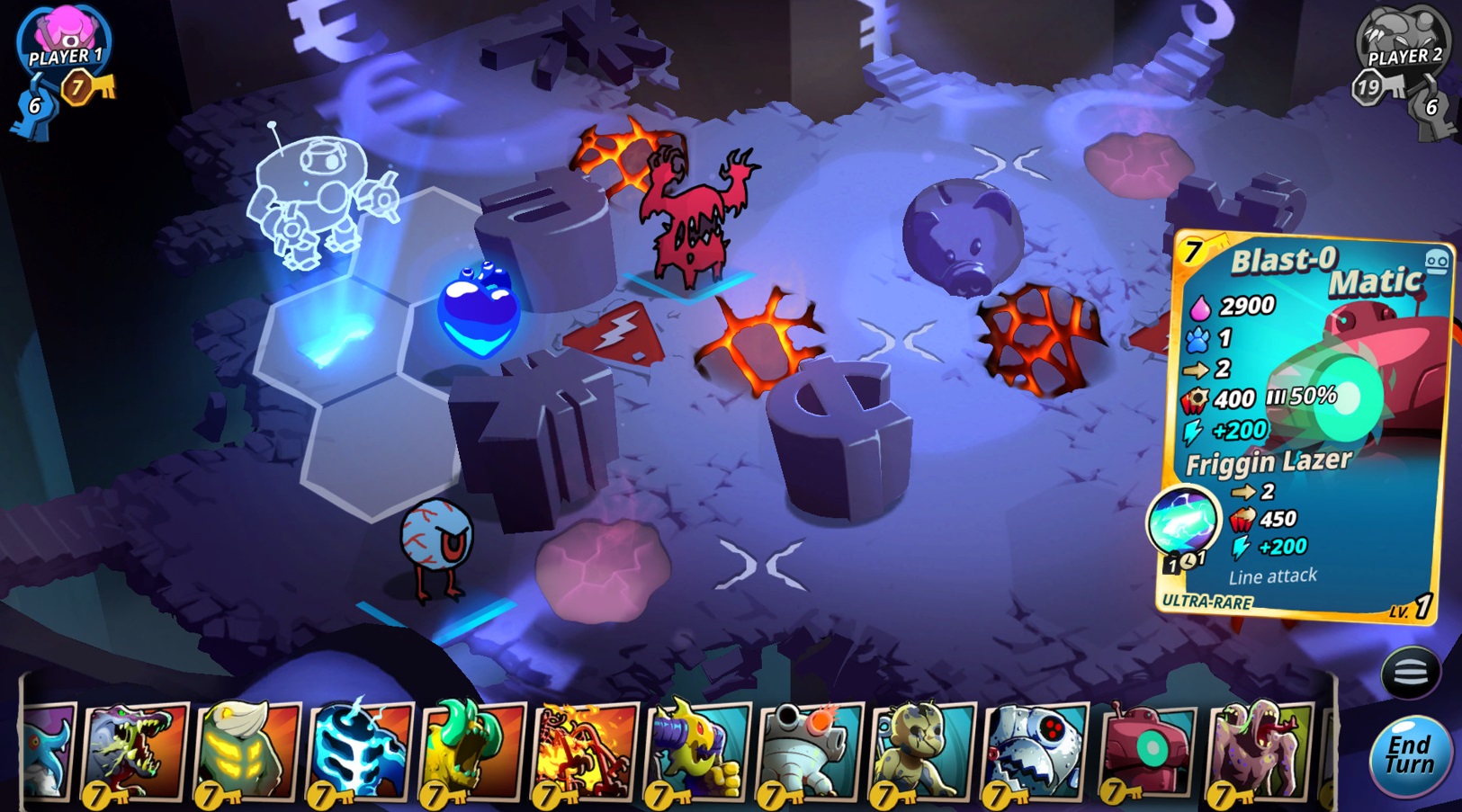1462x812 pixels.
Task: End the current turn
Action: [x=1410, y=756]
